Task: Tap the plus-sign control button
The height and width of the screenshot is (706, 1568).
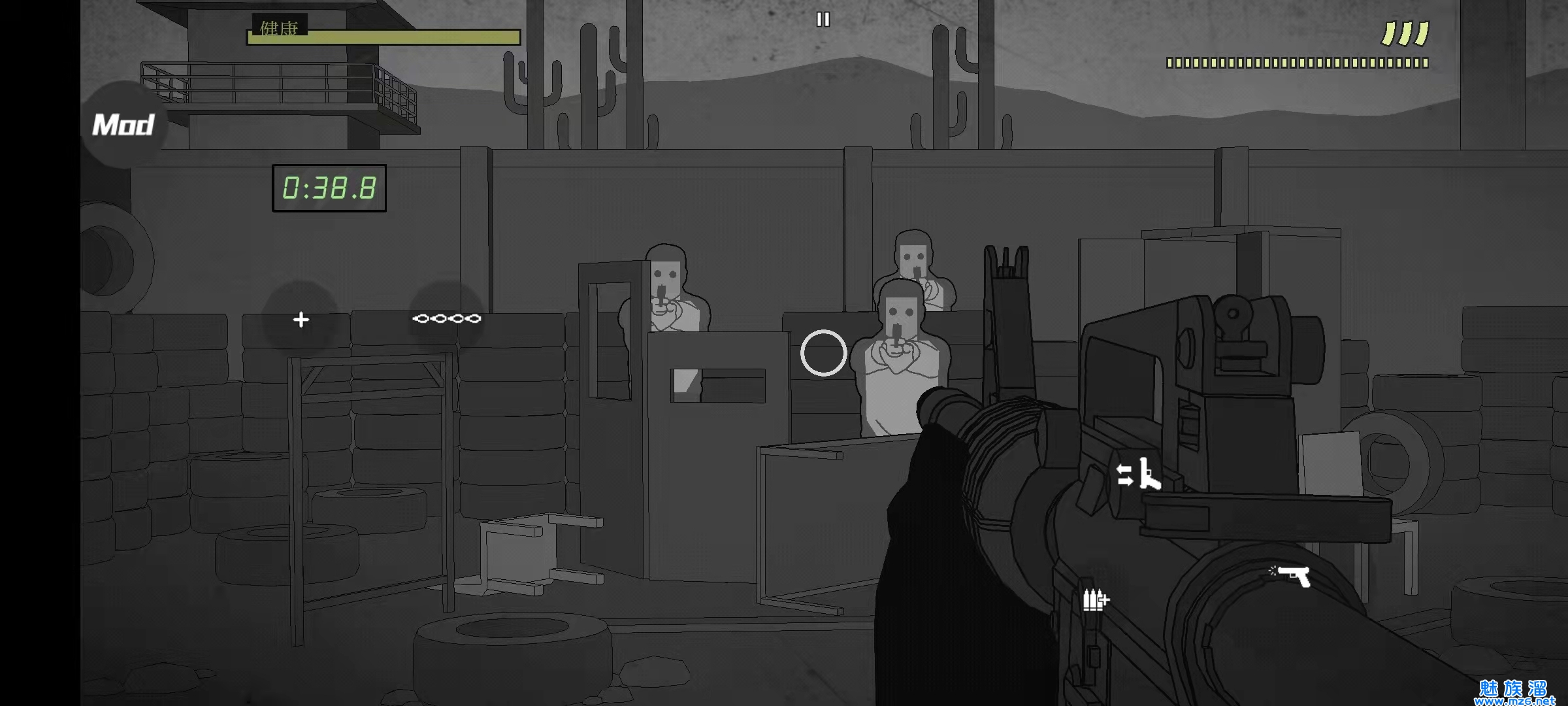Action: pos(301,320)
